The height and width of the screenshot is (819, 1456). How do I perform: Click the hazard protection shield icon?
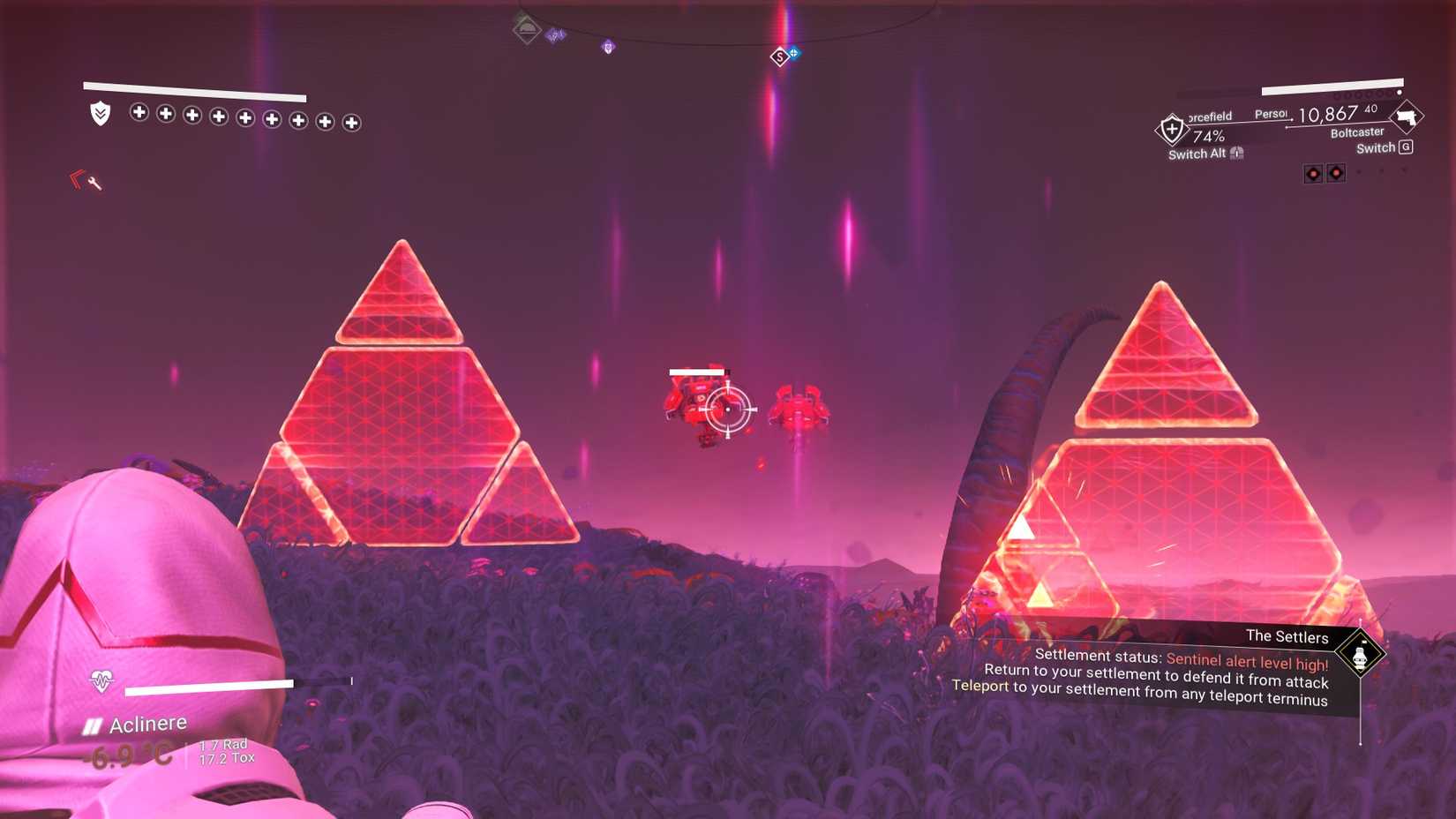[100, 114]
